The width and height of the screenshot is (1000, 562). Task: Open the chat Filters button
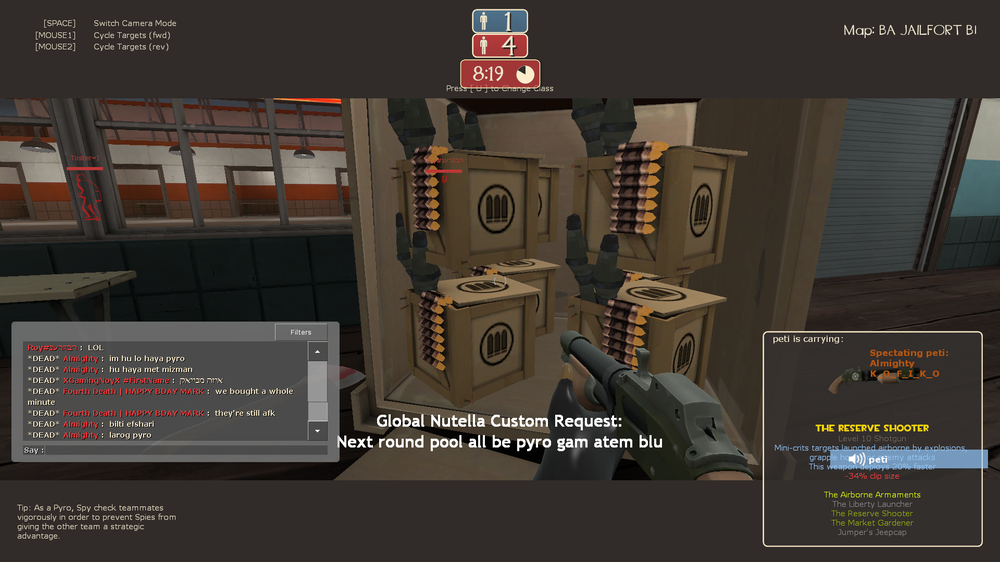click(x=301, y=332)
